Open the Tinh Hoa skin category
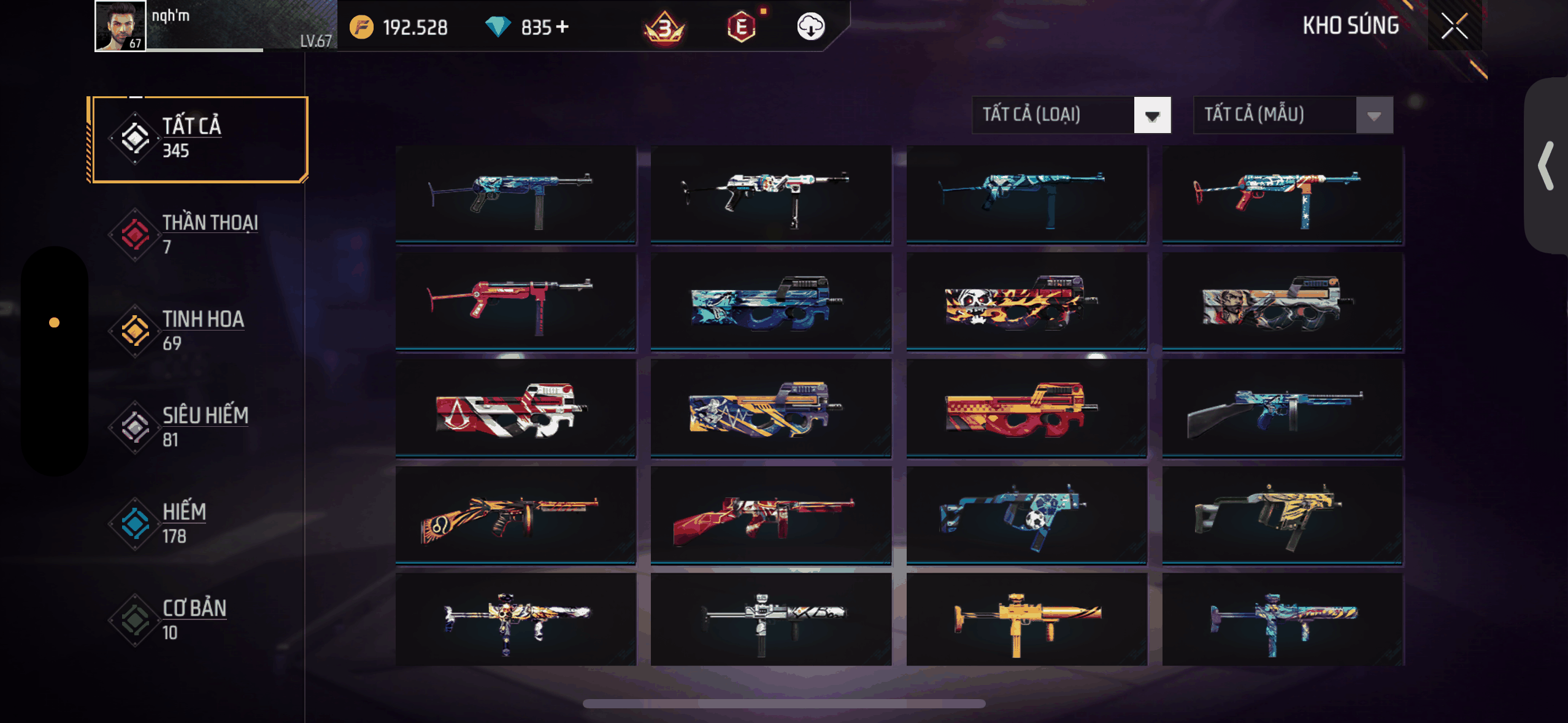The height and width of the screenshot is (723, 1568). click(x=198, y=331)
